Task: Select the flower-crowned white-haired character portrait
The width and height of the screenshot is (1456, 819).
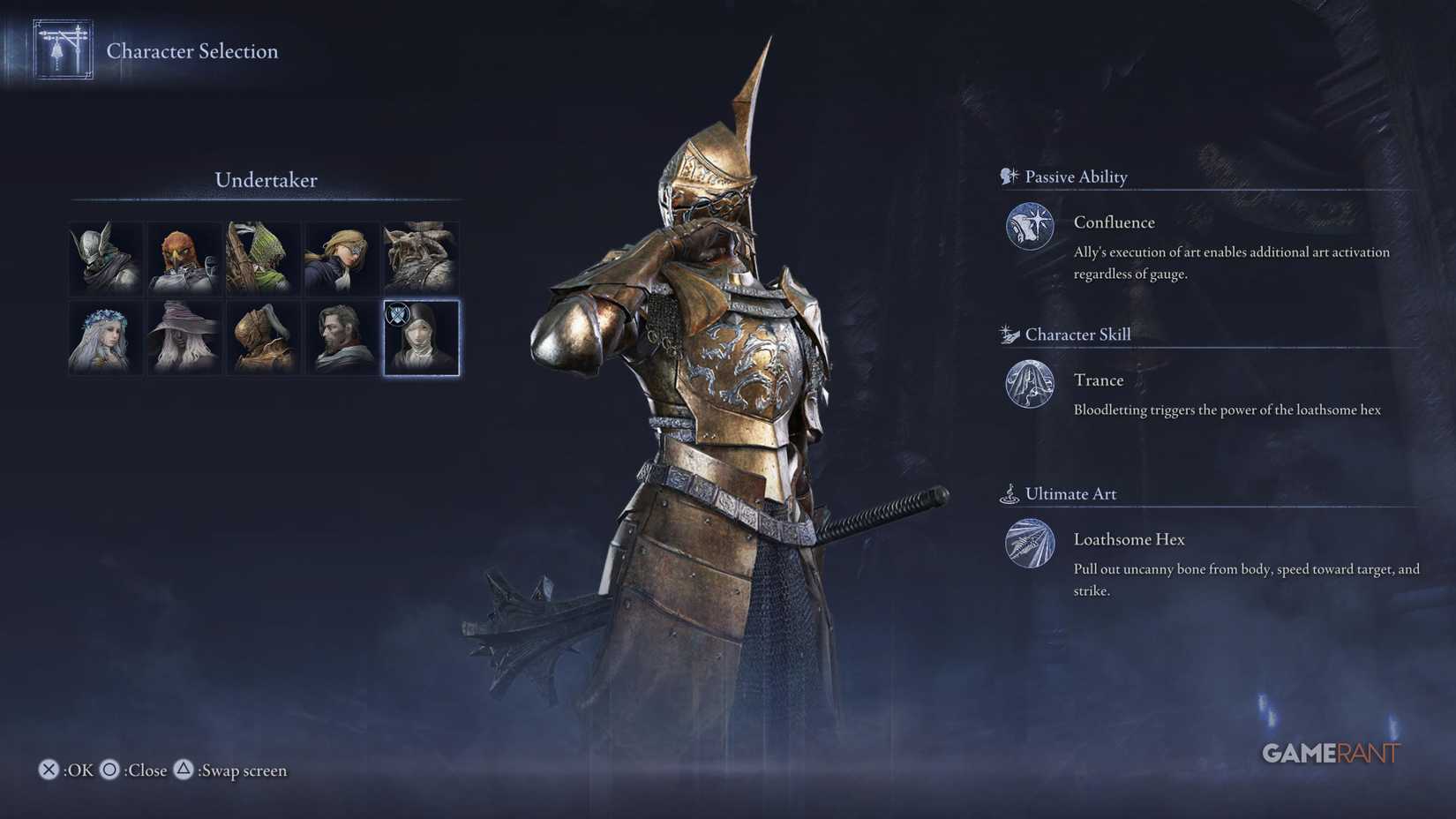Action: pos(104,336)
